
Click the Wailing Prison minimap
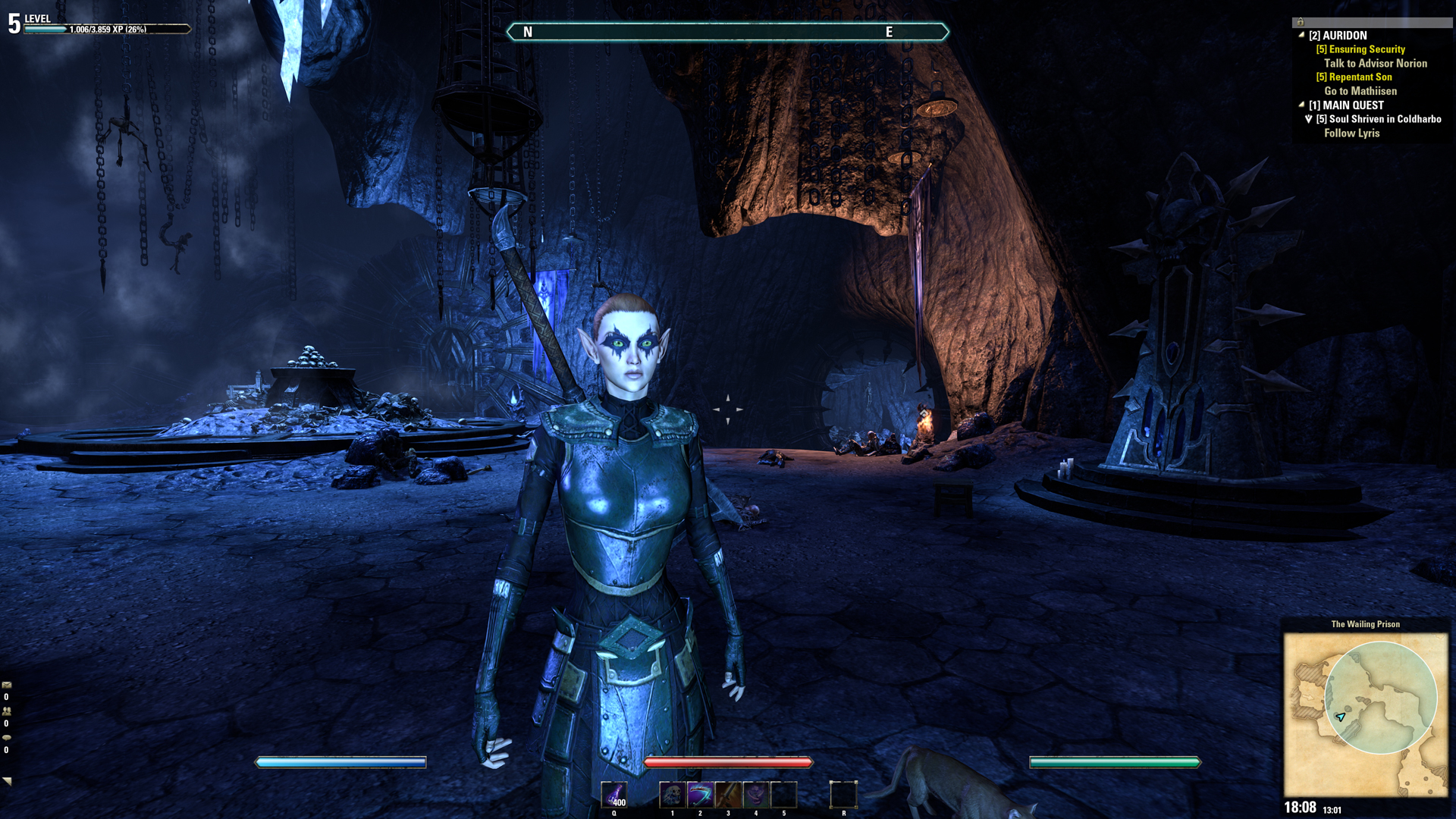point(1365,714)
